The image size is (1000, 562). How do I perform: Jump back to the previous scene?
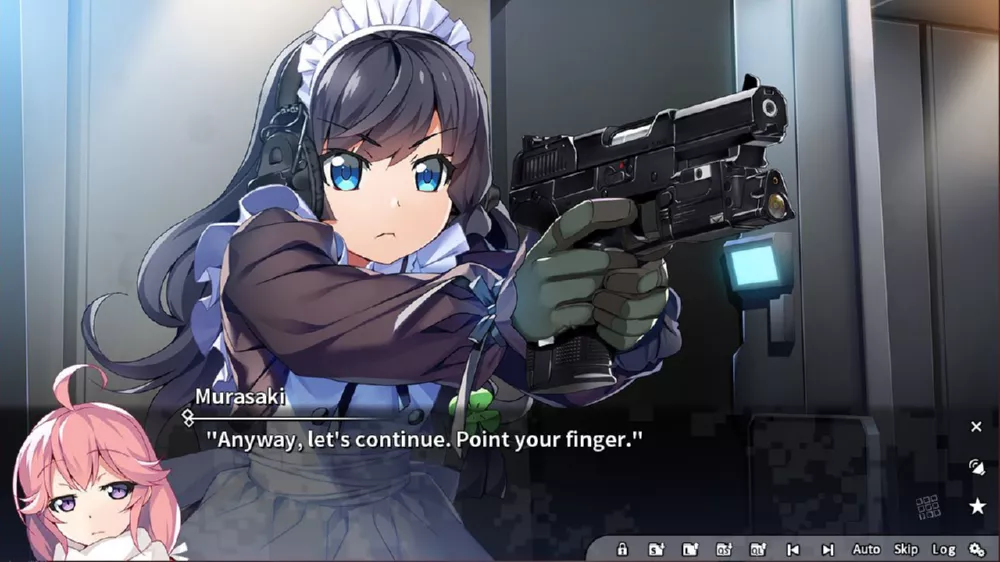(793, 549)
